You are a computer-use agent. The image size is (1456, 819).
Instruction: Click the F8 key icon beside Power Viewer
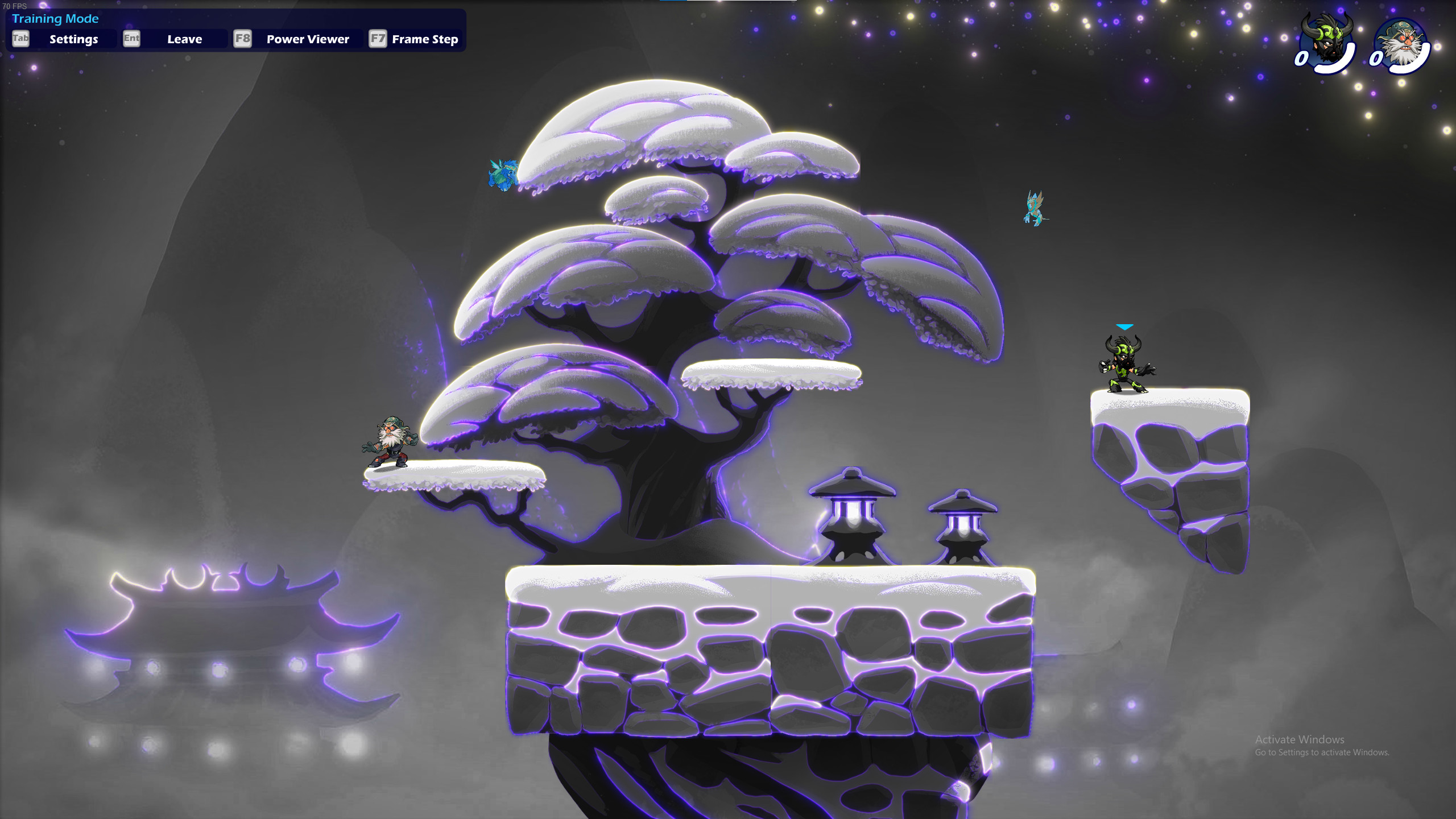click(x=243, y=39)
